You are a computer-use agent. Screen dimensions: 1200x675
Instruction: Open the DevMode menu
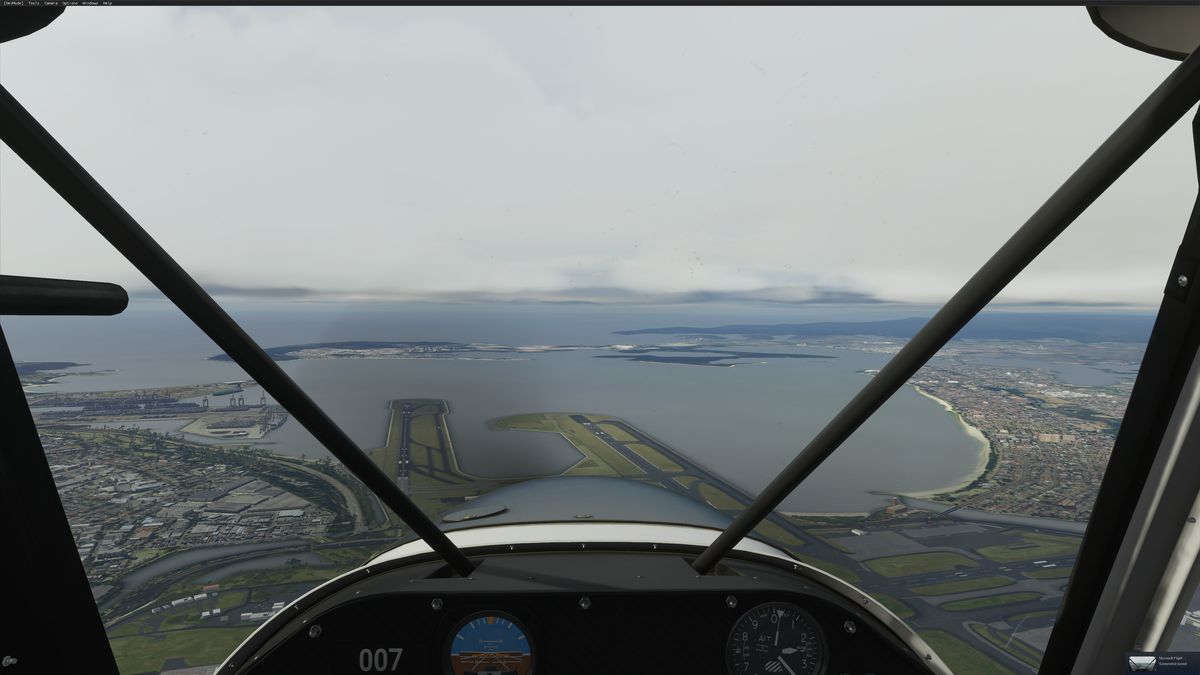(12, 3)
